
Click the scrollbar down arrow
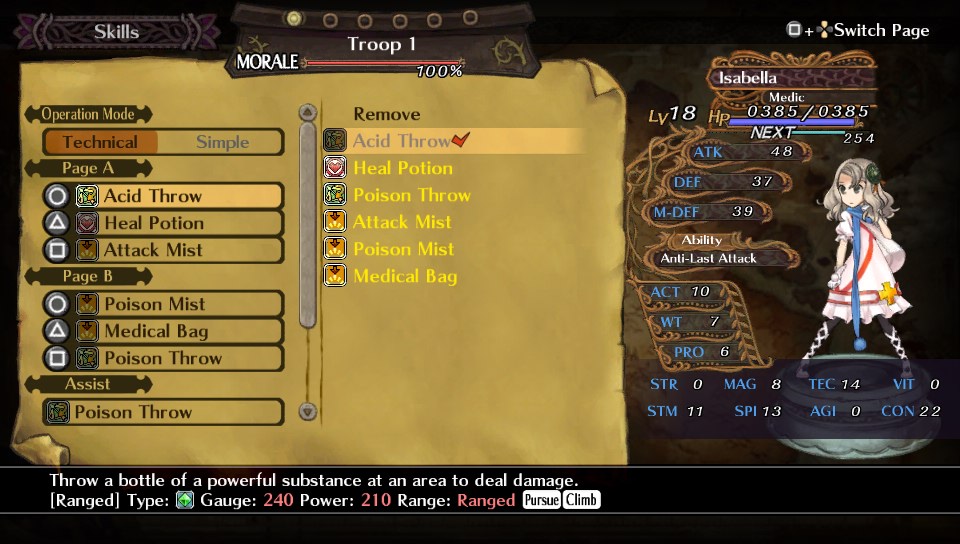(x=308, y=411)
